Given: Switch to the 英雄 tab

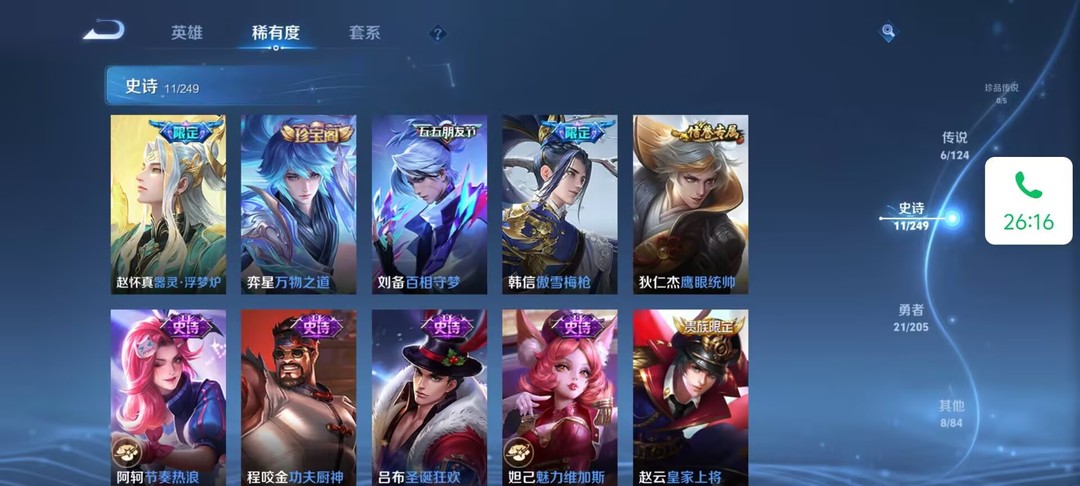Looking at the screenshot, I should point(187,33).
